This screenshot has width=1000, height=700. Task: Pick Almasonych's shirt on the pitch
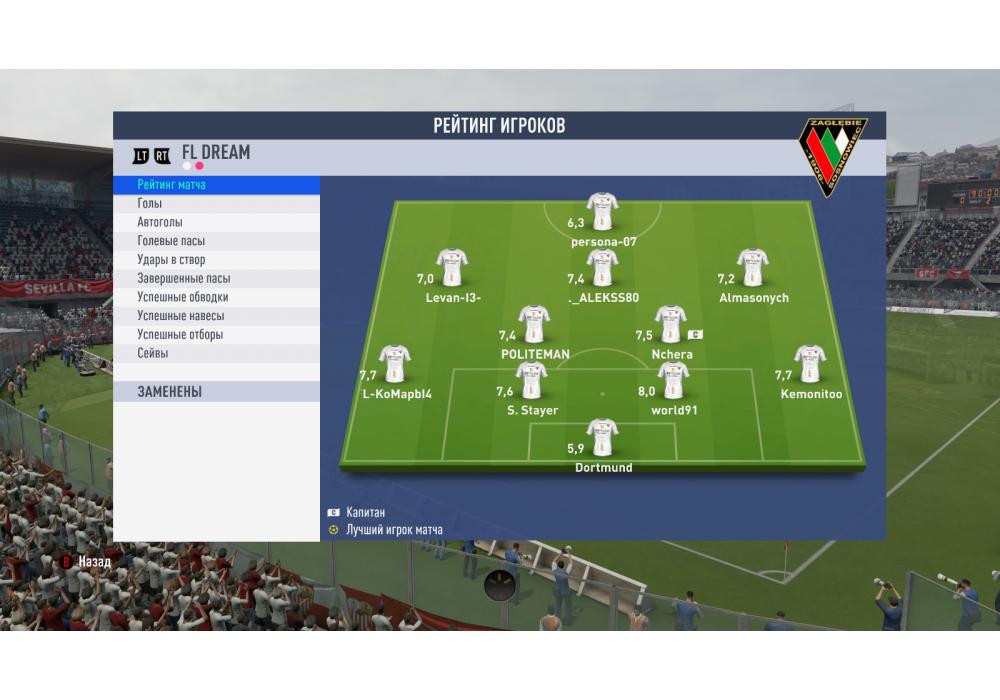pos(753,267)
